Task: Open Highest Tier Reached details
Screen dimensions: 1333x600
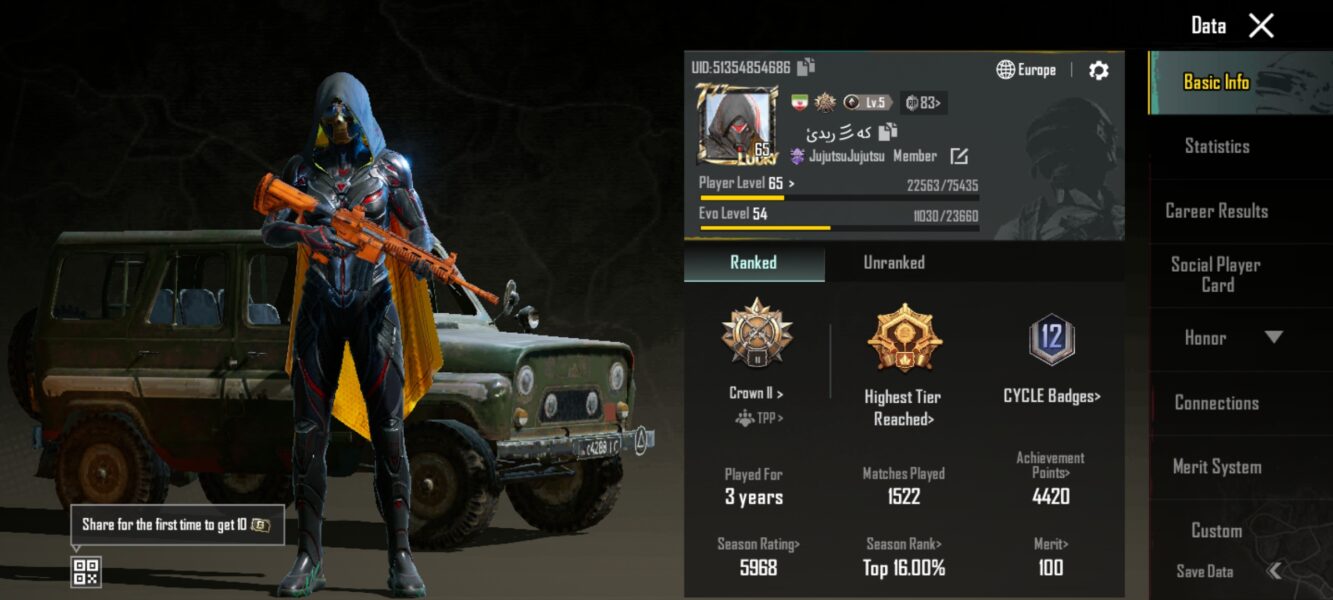Action: [x=903, y=408]
